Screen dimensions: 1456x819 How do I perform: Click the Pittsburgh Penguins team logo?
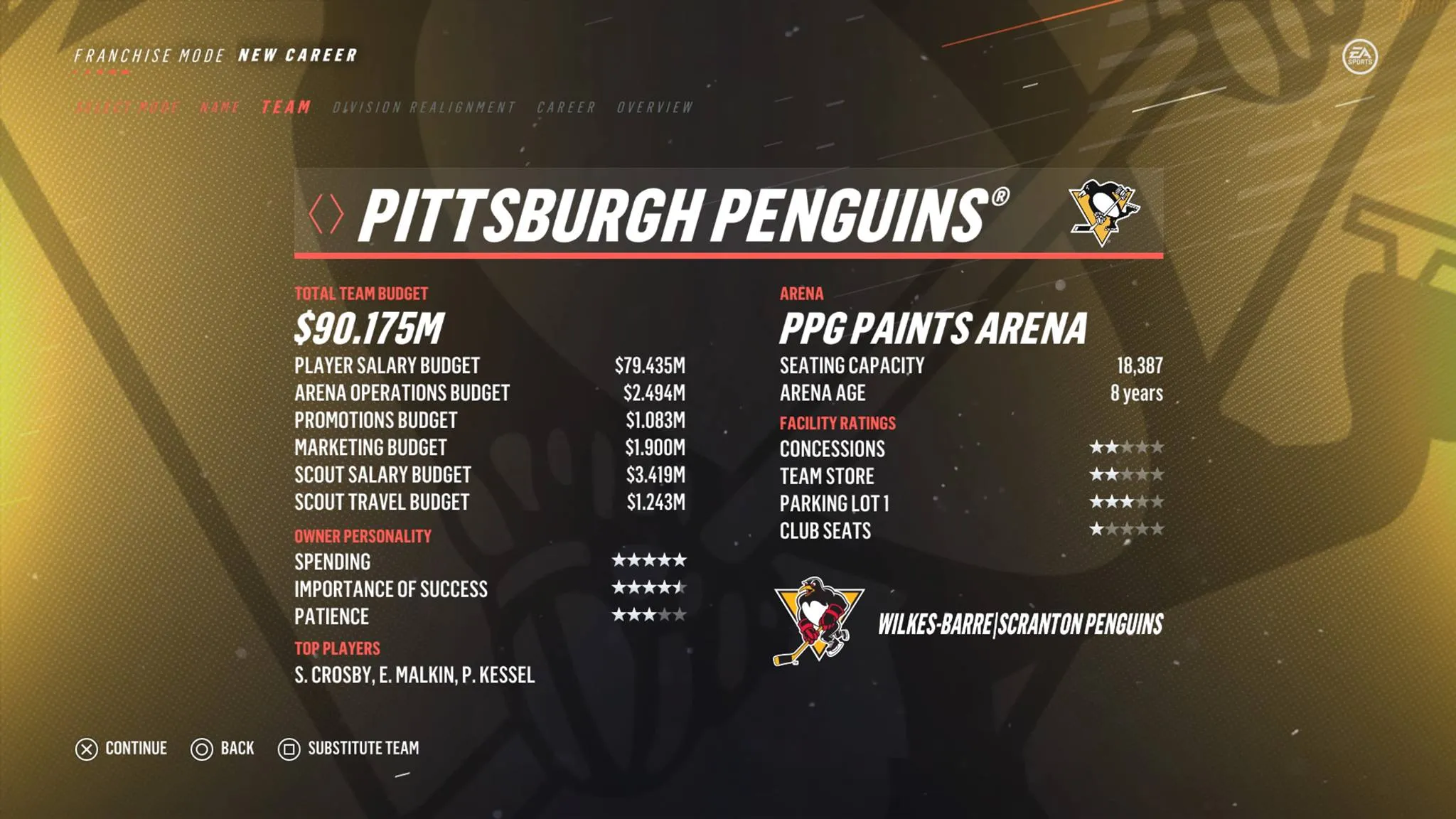pos(1103,212)
